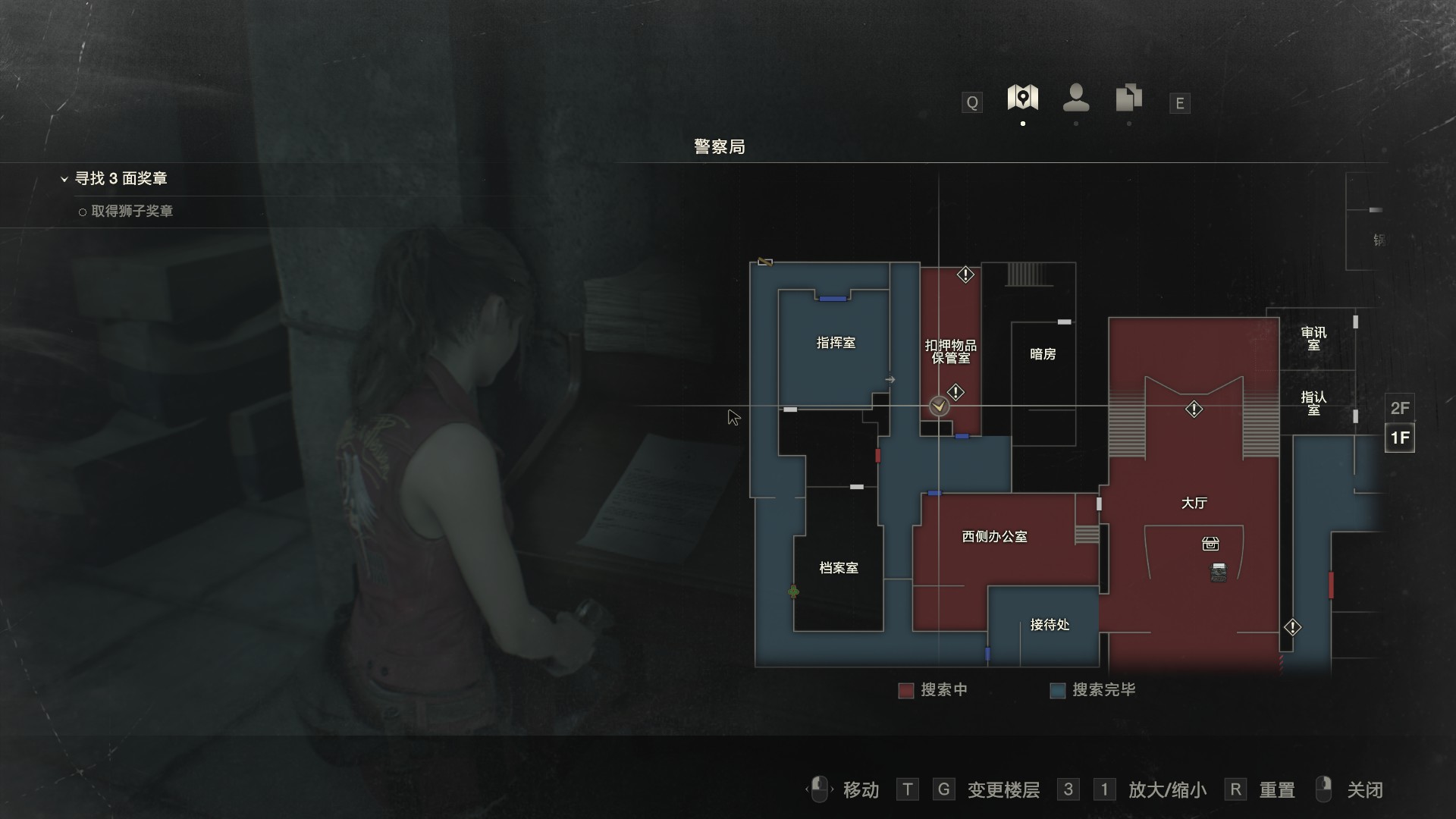Switch to the map tab icon
Screen dimensions: 1456x819
pos(1022,98)
